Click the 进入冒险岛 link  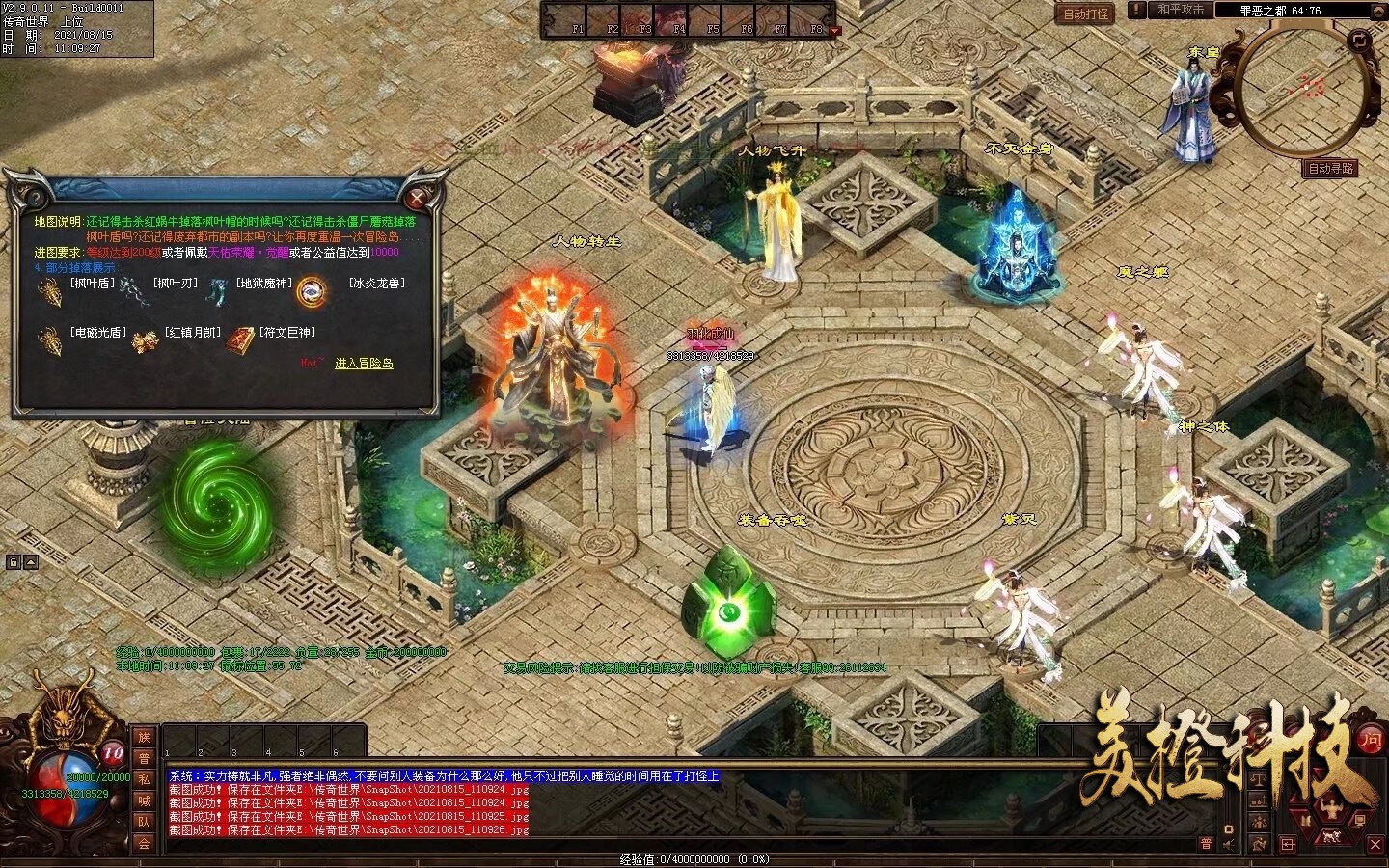(x=364, y=364)
